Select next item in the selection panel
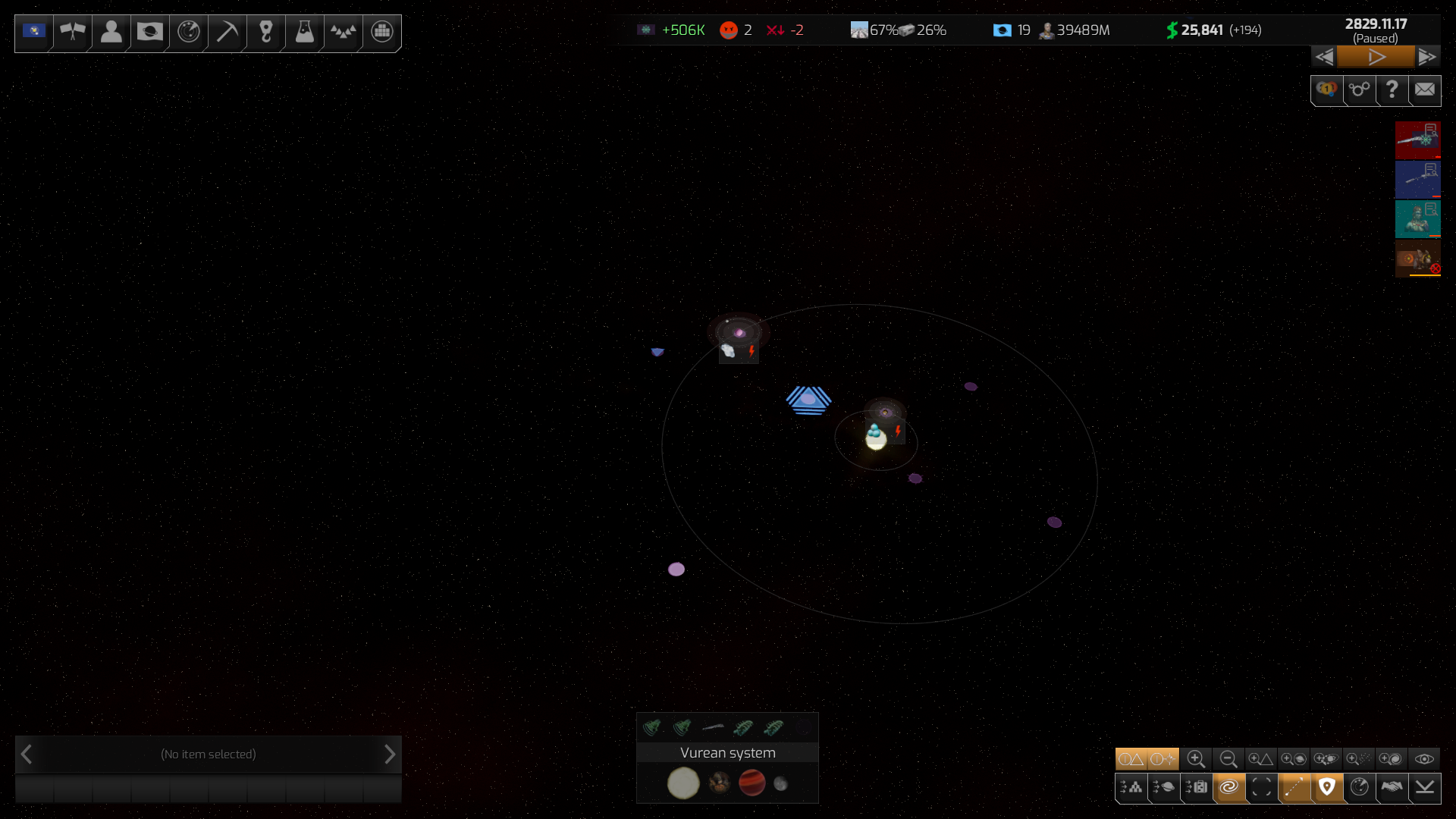1456x819 pixels. [390, 755]
